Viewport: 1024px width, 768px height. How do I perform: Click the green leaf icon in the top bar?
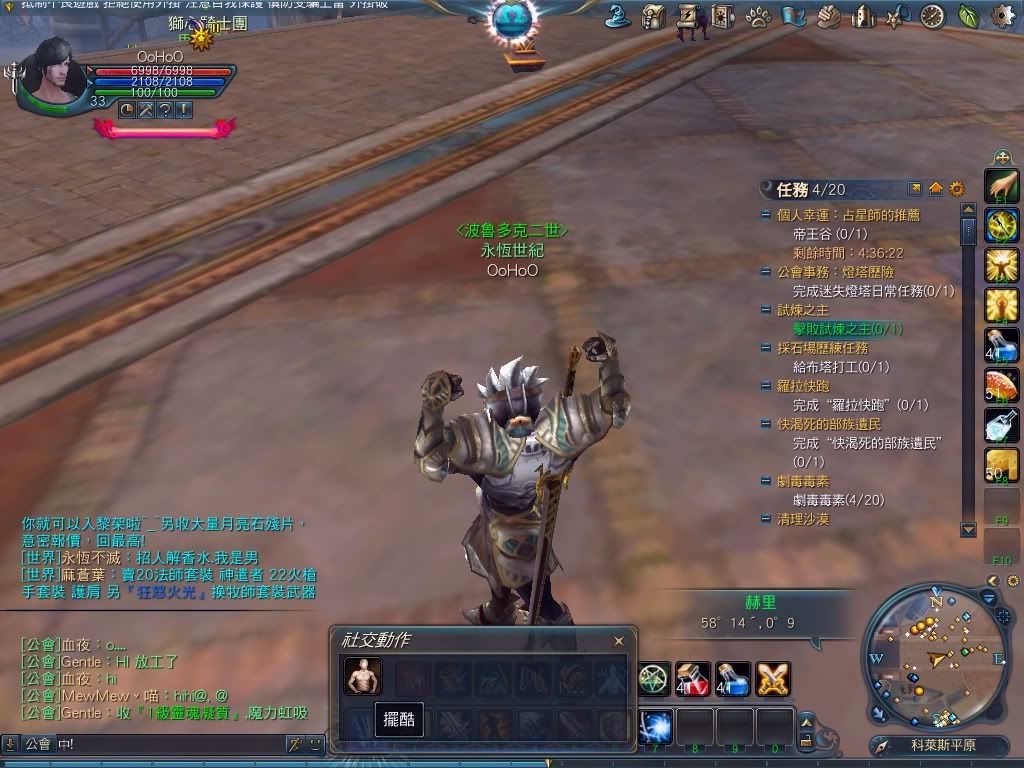(968, 16)
